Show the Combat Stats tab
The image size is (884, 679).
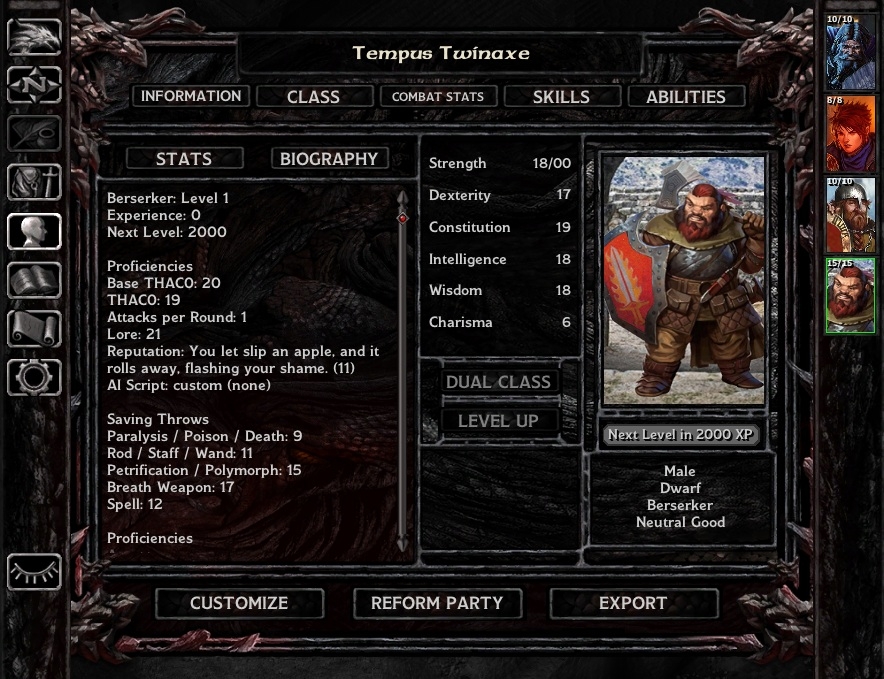[437, 96]
